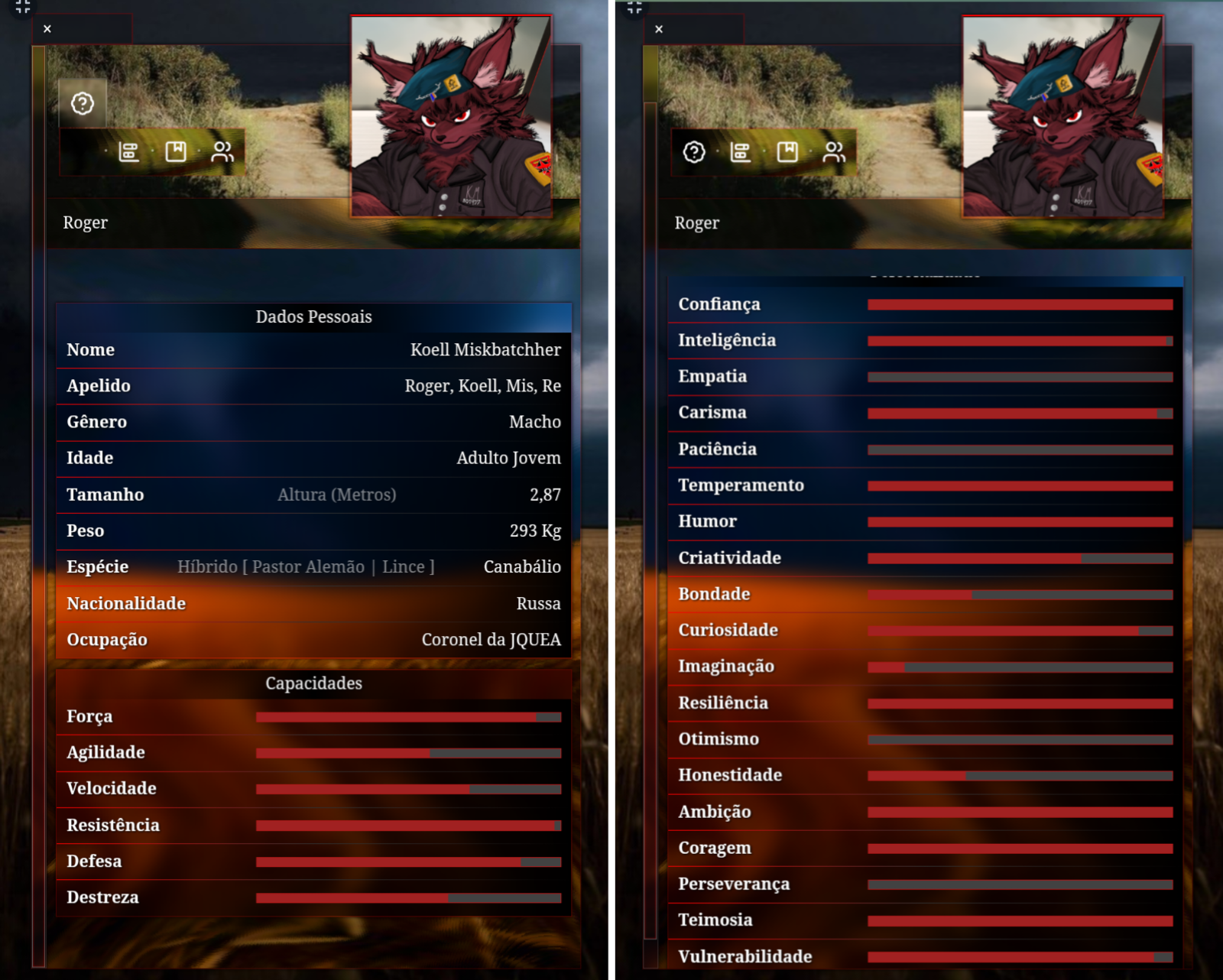Viewport: 1223px width, 980px height.
Task: Select the bookmark icon on the Dados Pessoais sheet
Action: [x=176, y=152]
